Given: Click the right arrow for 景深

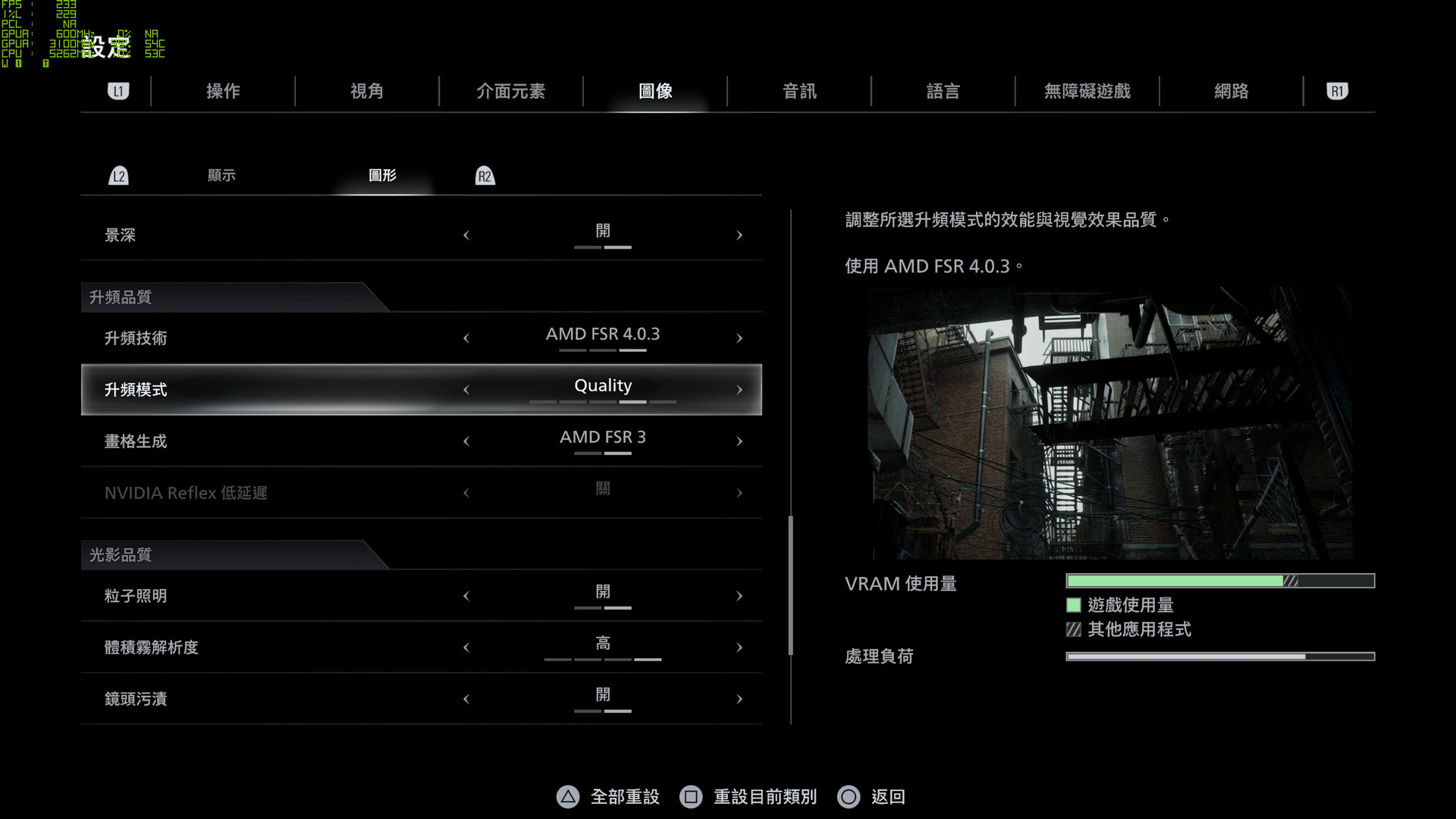Looking at the screenshot, I should click(x=739, y=236).
